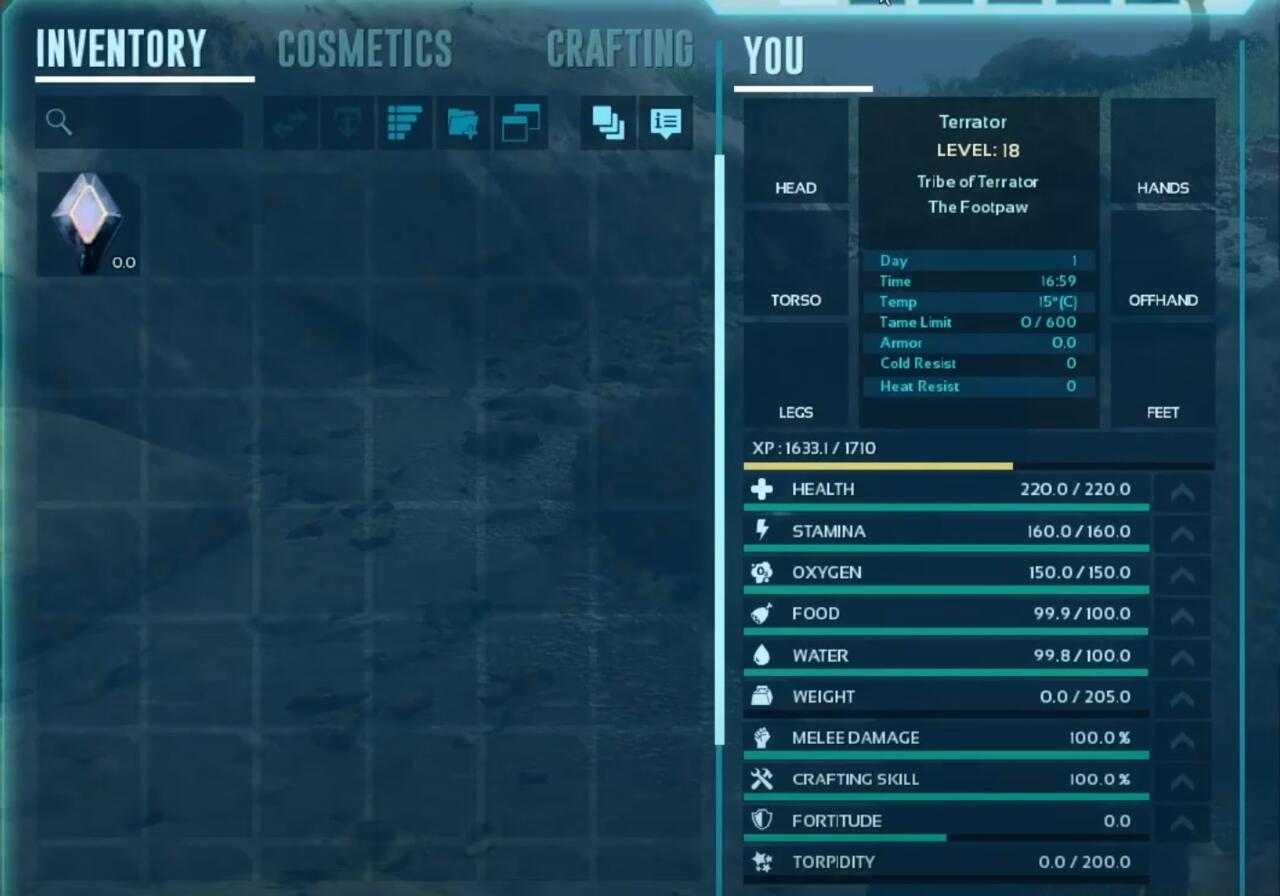Click the Health cross icon
1280x896 pixels.
click(x=763, y=489)
